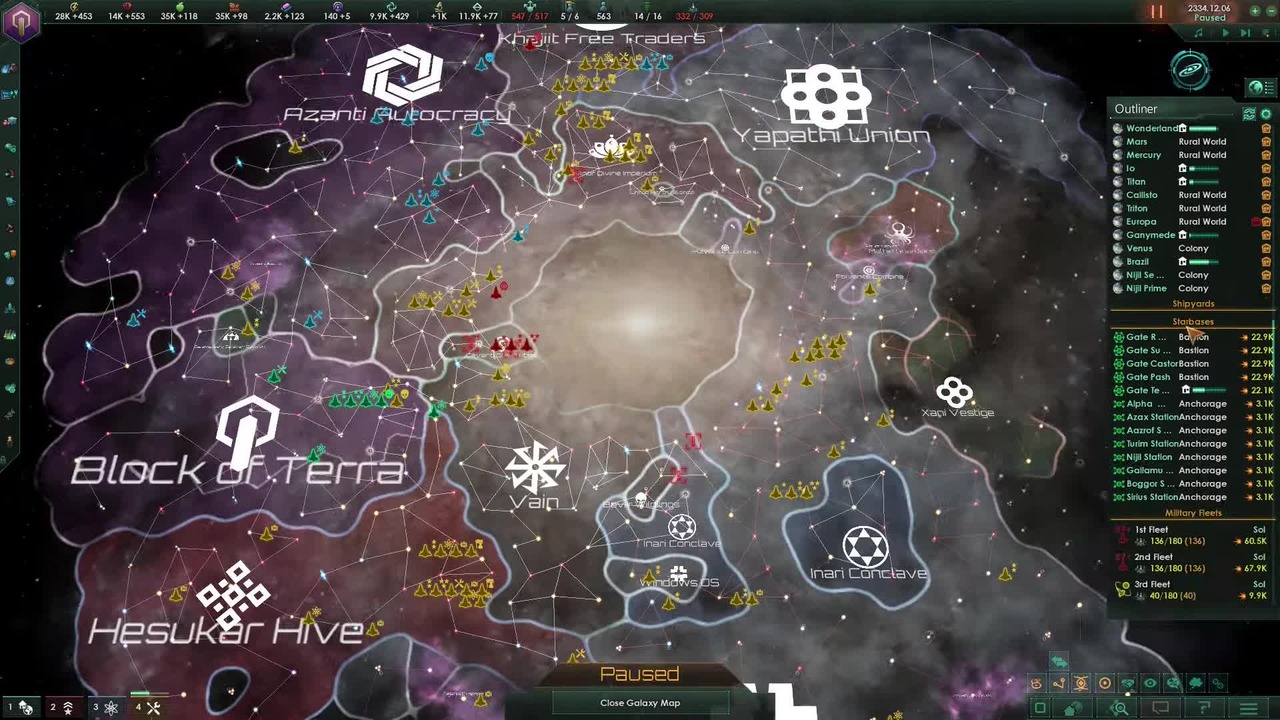Click the galaxy view round icon
The image size is (1280, 720).
pyautogui.click(x=1190, y=70)
